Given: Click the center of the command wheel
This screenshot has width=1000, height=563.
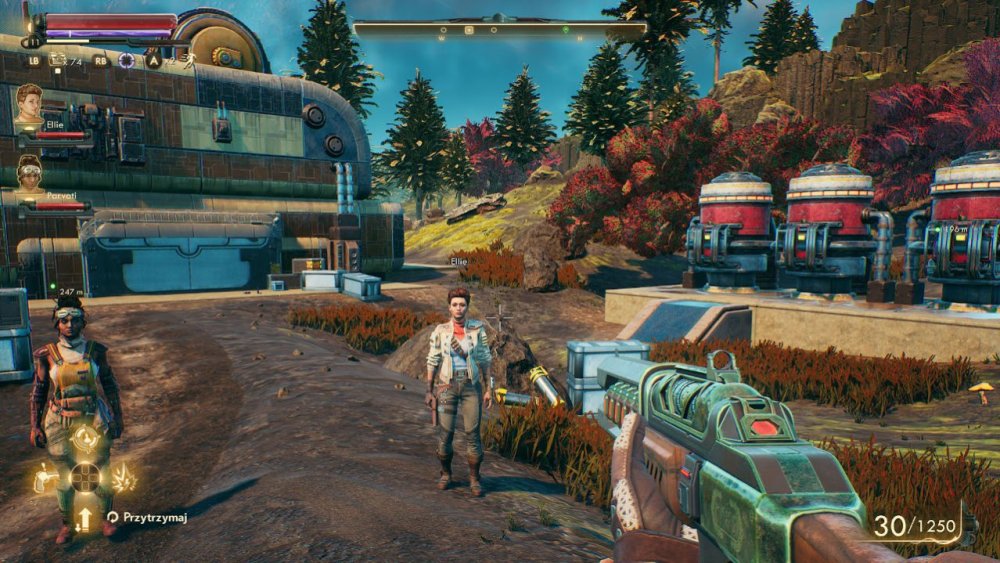Looking at the screenshot, I should click(x=86, y=477).
